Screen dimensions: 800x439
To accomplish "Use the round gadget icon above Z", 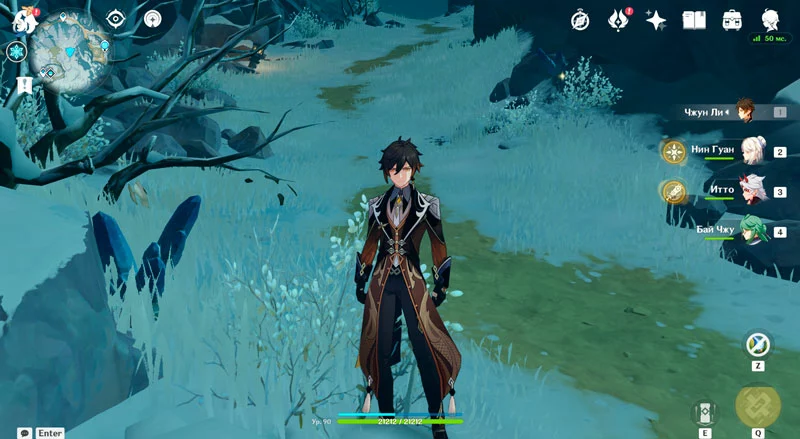I will click(x=757, y=344).
